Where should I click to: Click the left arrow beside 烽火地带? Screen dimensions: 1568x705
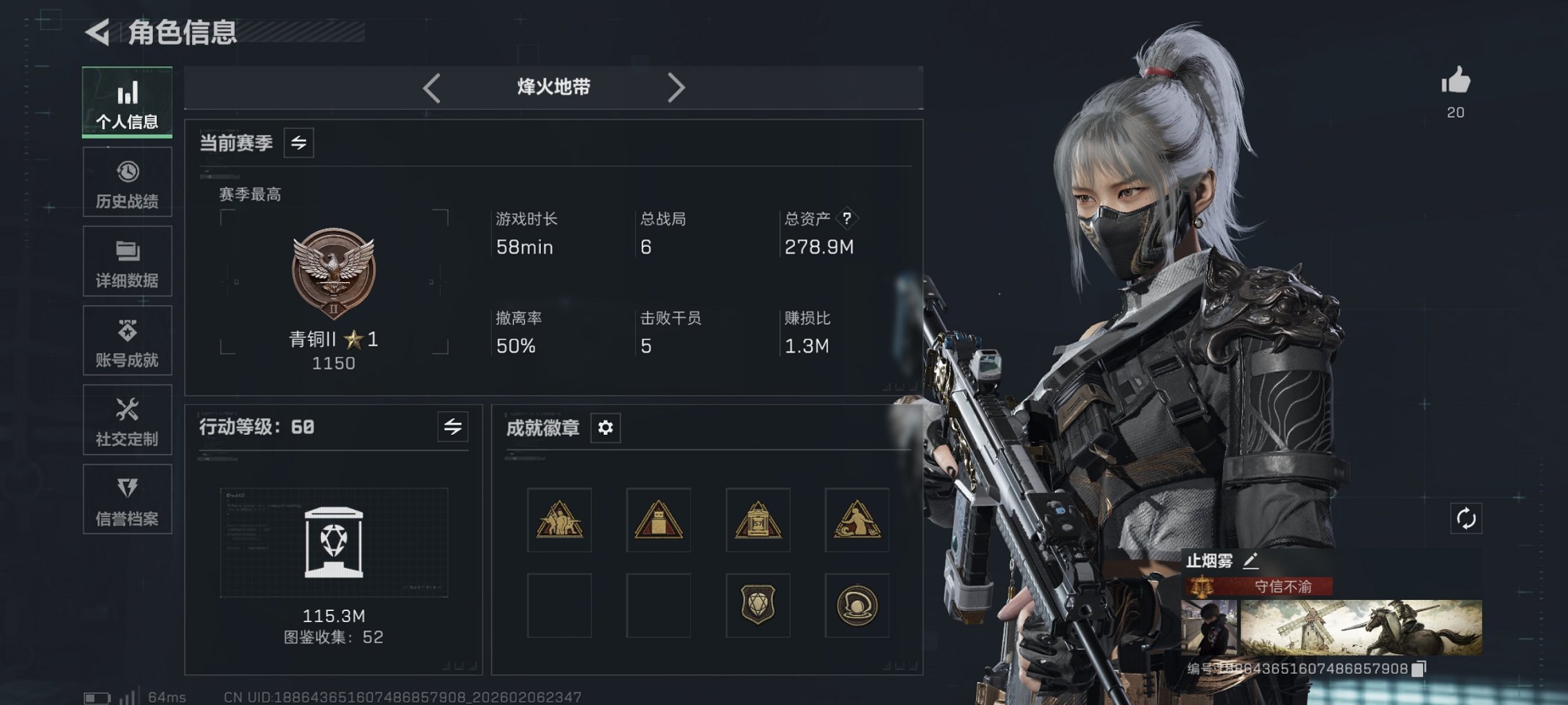tap(432, 87)
